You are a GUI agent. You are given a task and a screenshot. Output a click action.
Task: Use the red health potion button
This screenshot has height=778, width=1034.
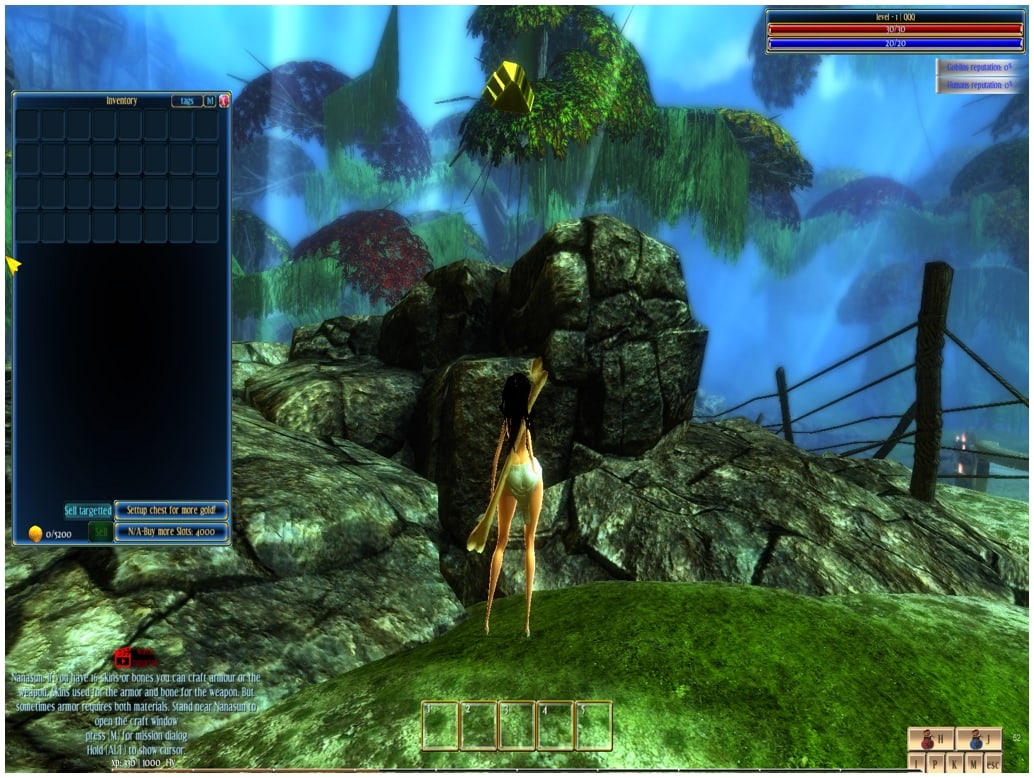pyautogui.click(x=930, y=740)
